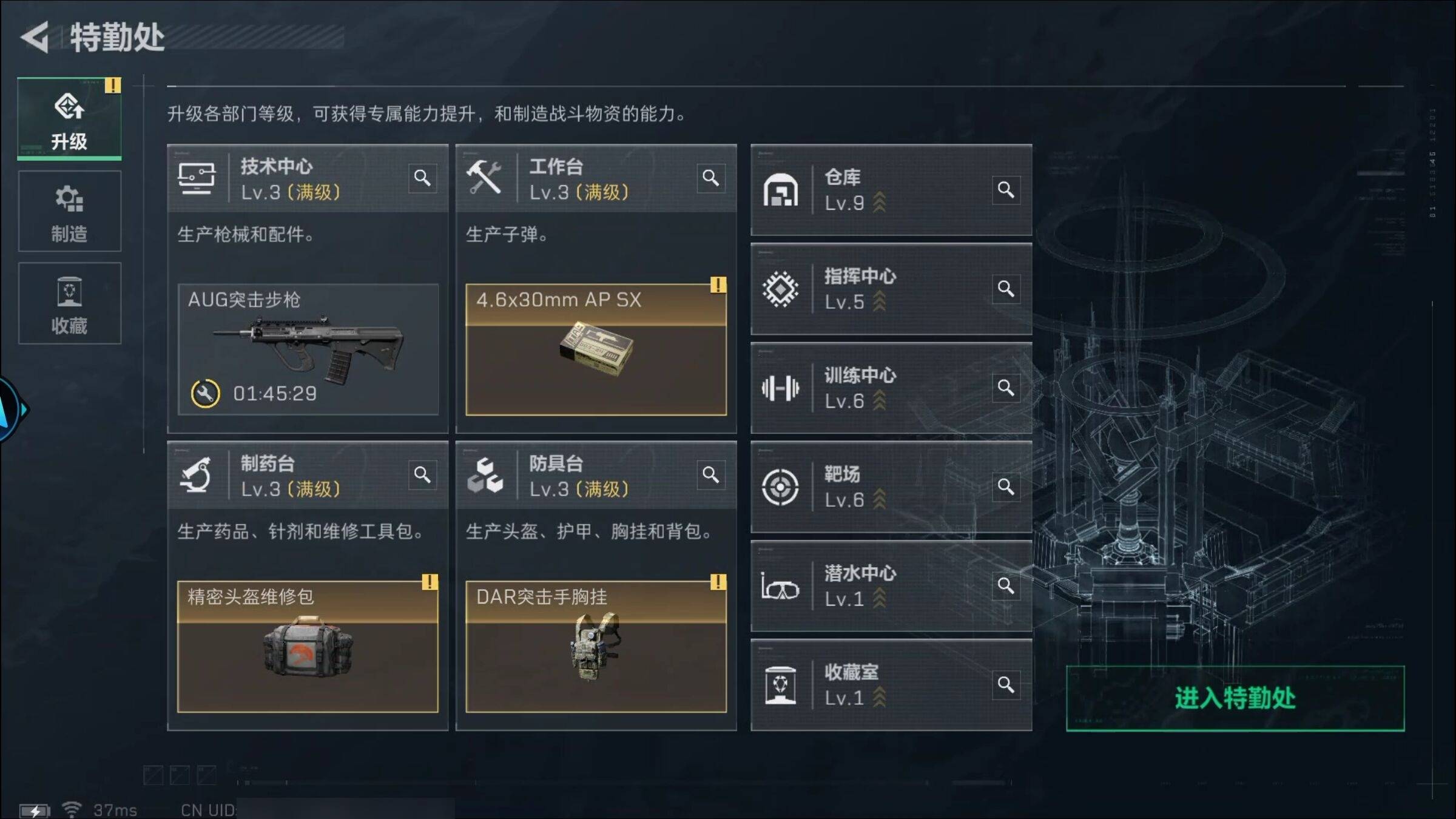Inspect 制药台 with its magnifier icon

pos(422,474)
